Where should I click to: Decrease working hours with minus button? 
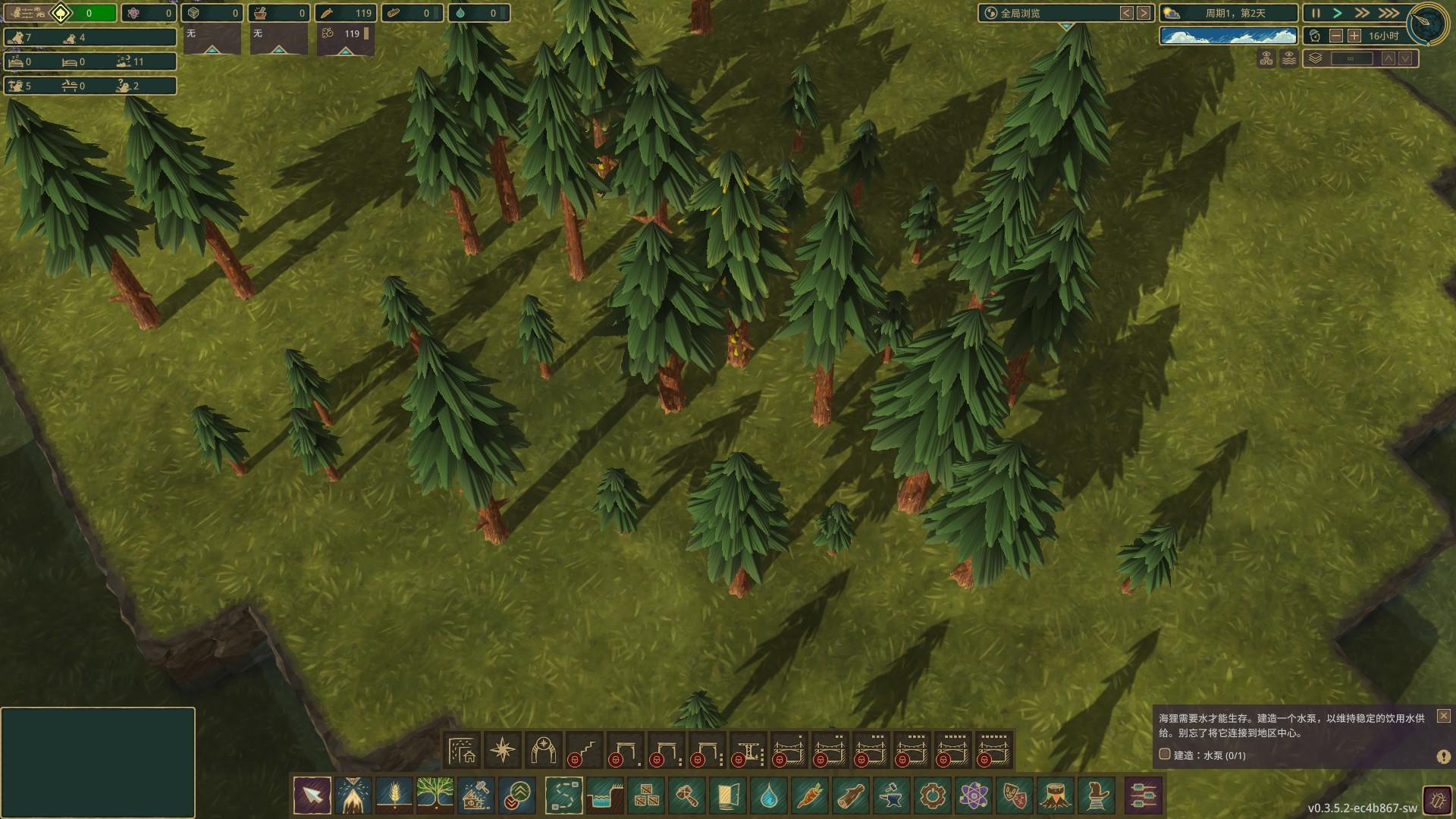1336,36
